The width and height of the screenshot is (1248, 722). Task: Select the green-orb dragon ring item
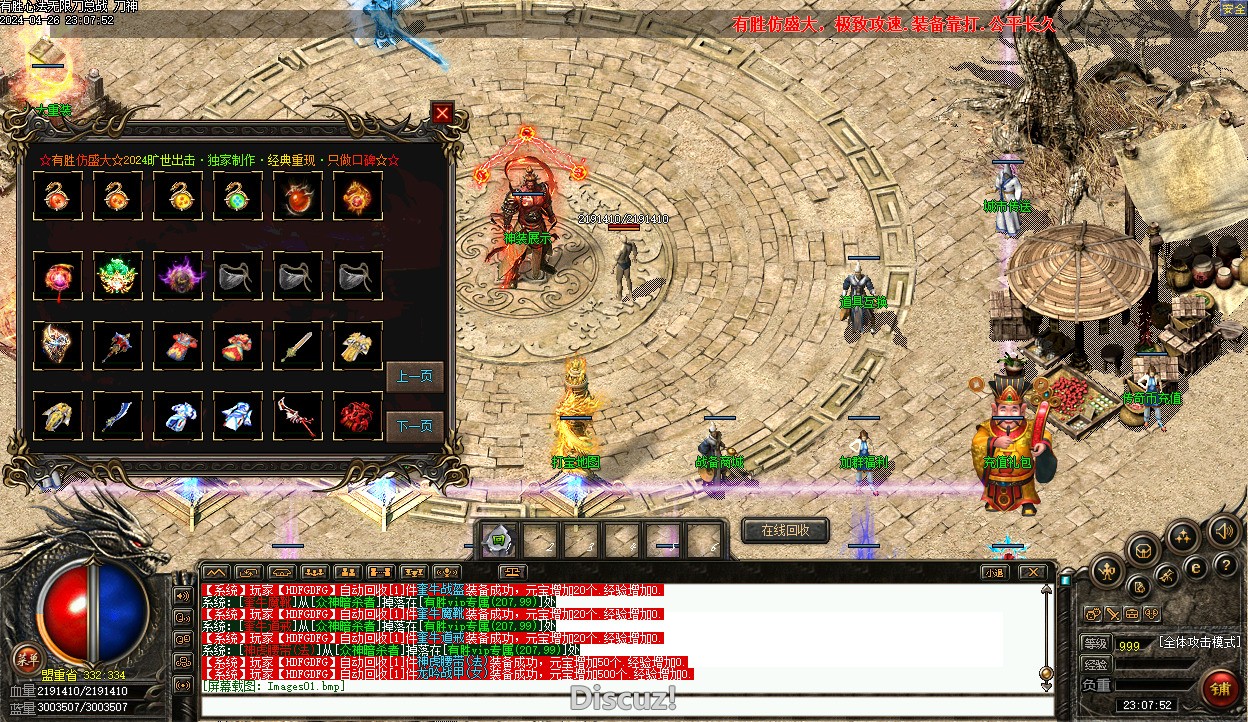click(x=238, y=196)
